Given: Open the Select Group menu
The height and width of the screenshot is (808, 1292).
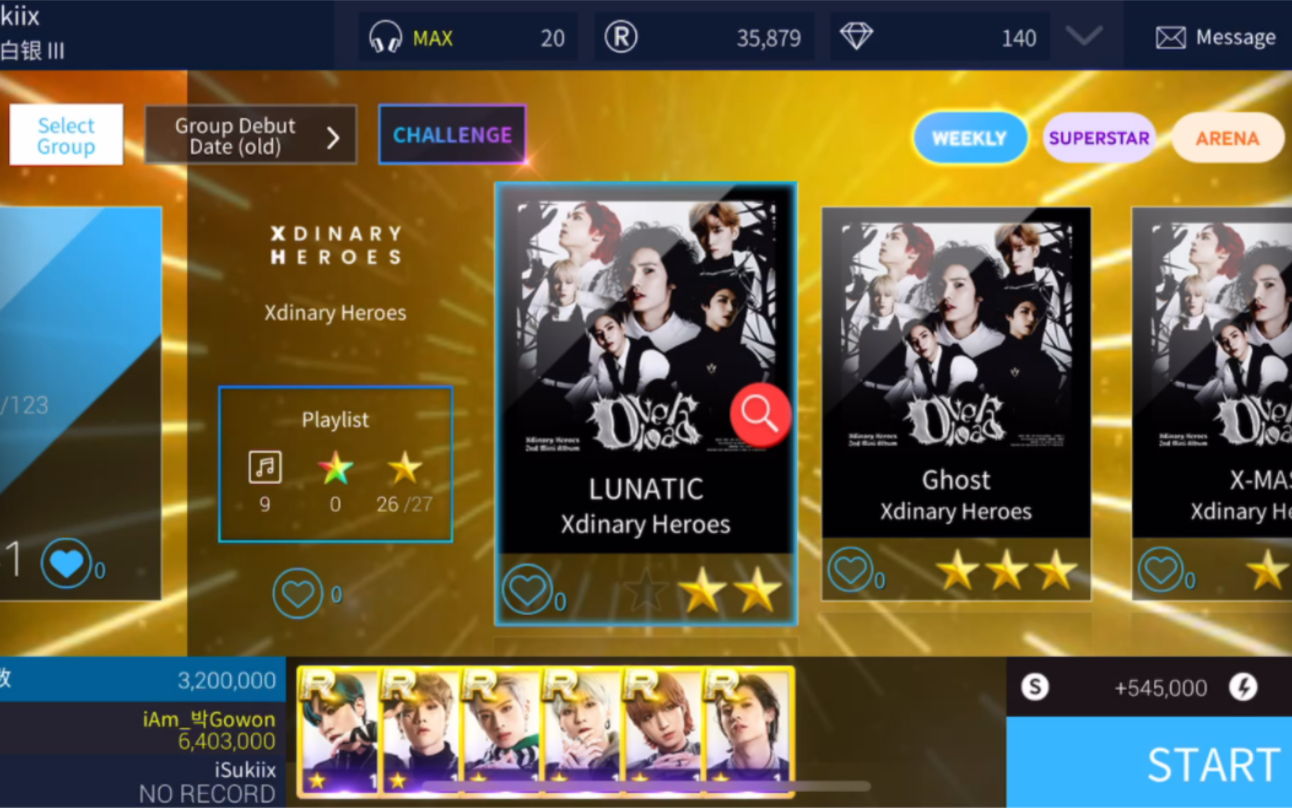Looking at the screenshot, I should pos(66,134).
